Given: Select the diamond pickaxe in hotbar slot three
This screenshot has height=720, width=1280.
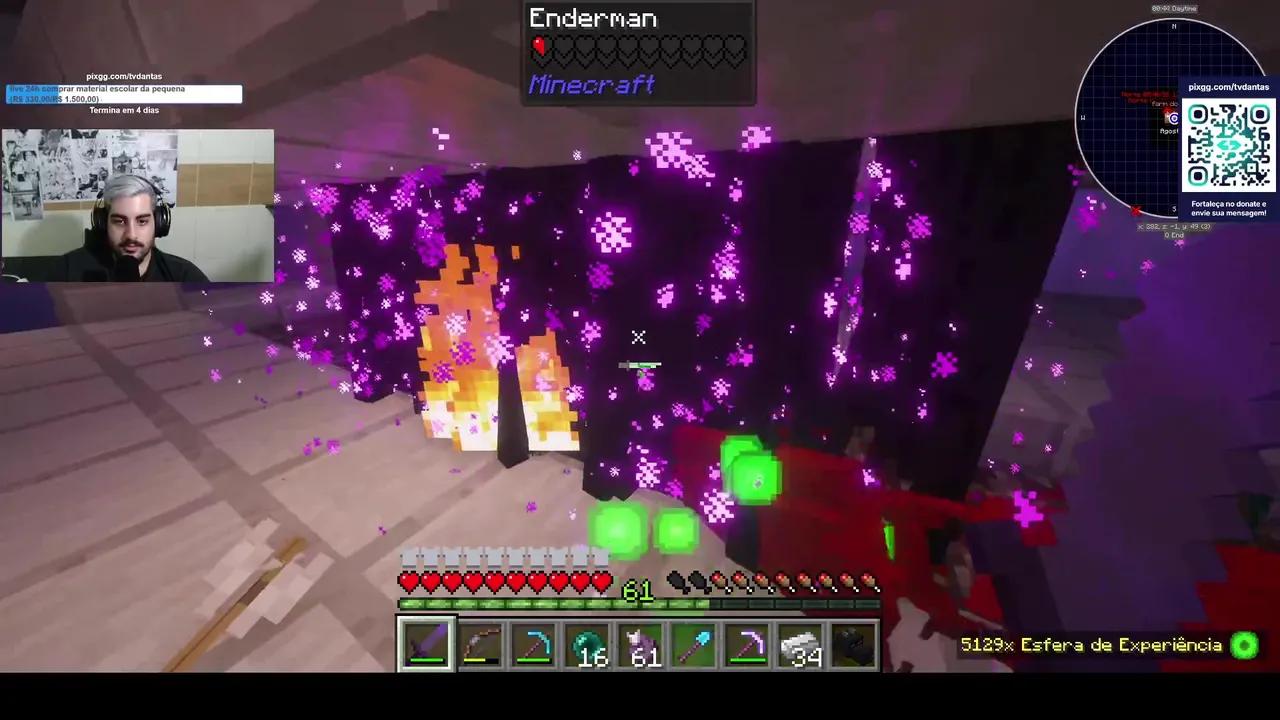Looking at the screenshot, I should [535, 645].
